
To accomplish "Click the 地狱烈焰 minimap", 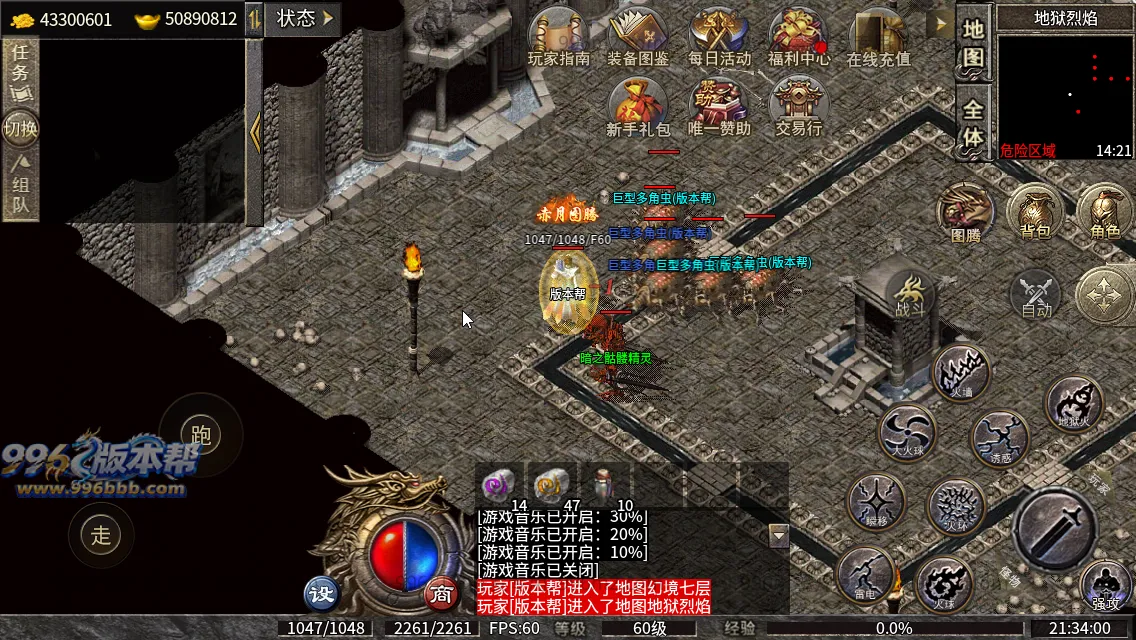I will [x=1064, y=88].
